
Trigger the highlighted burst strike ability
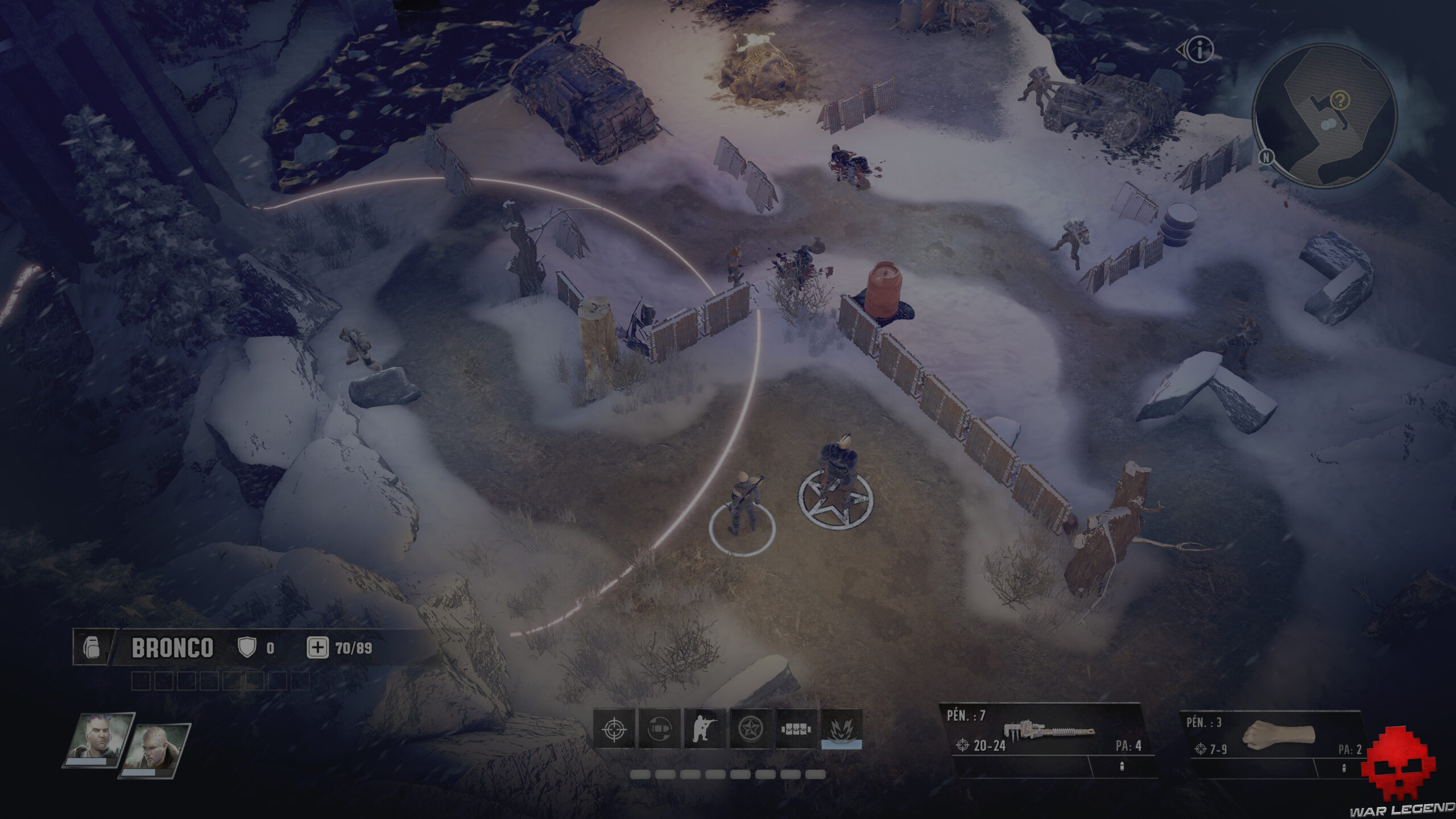(842, 729)
